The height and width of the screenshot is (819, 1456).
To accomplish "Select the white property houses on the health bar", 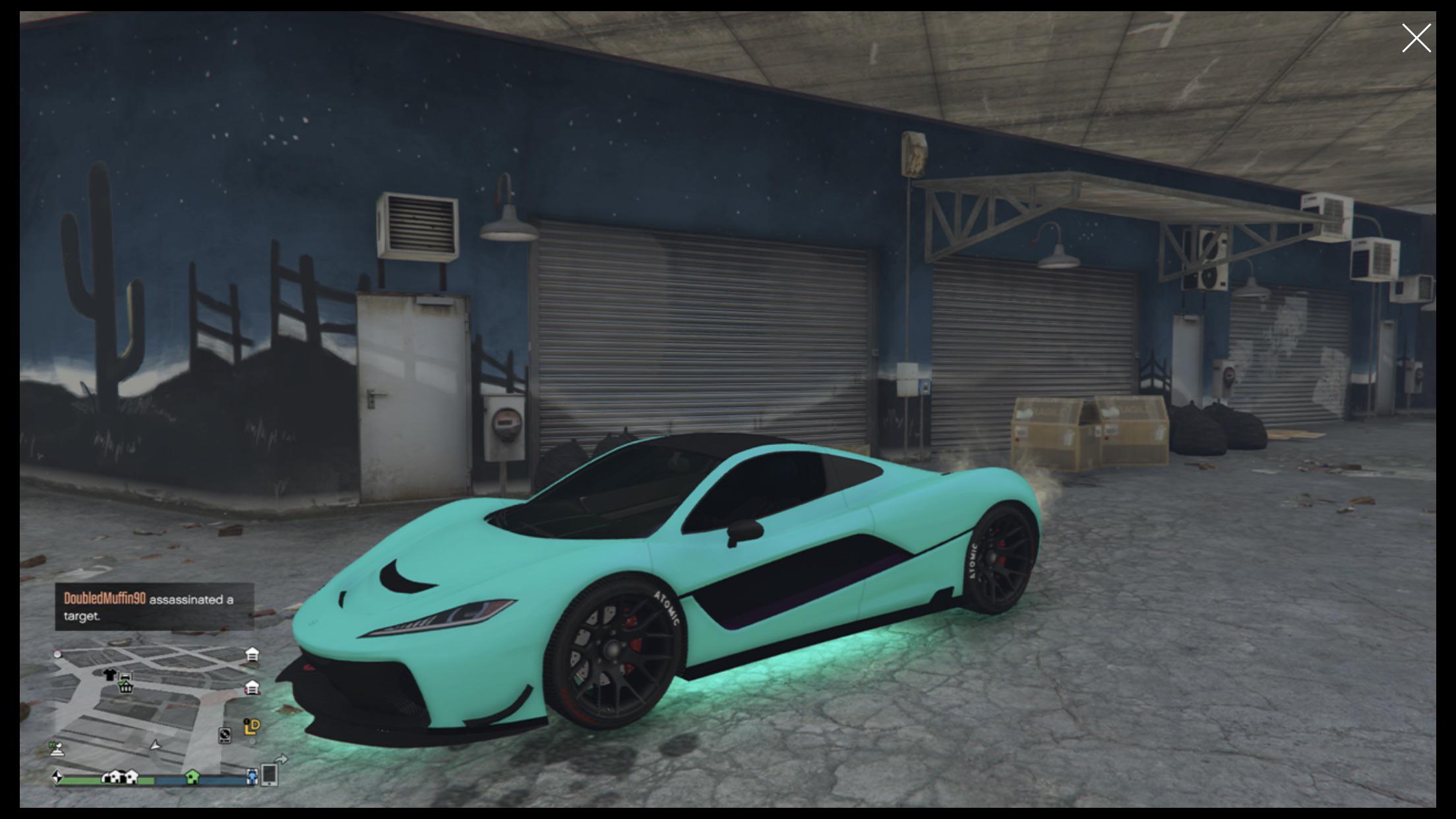I will coord(119,777).
